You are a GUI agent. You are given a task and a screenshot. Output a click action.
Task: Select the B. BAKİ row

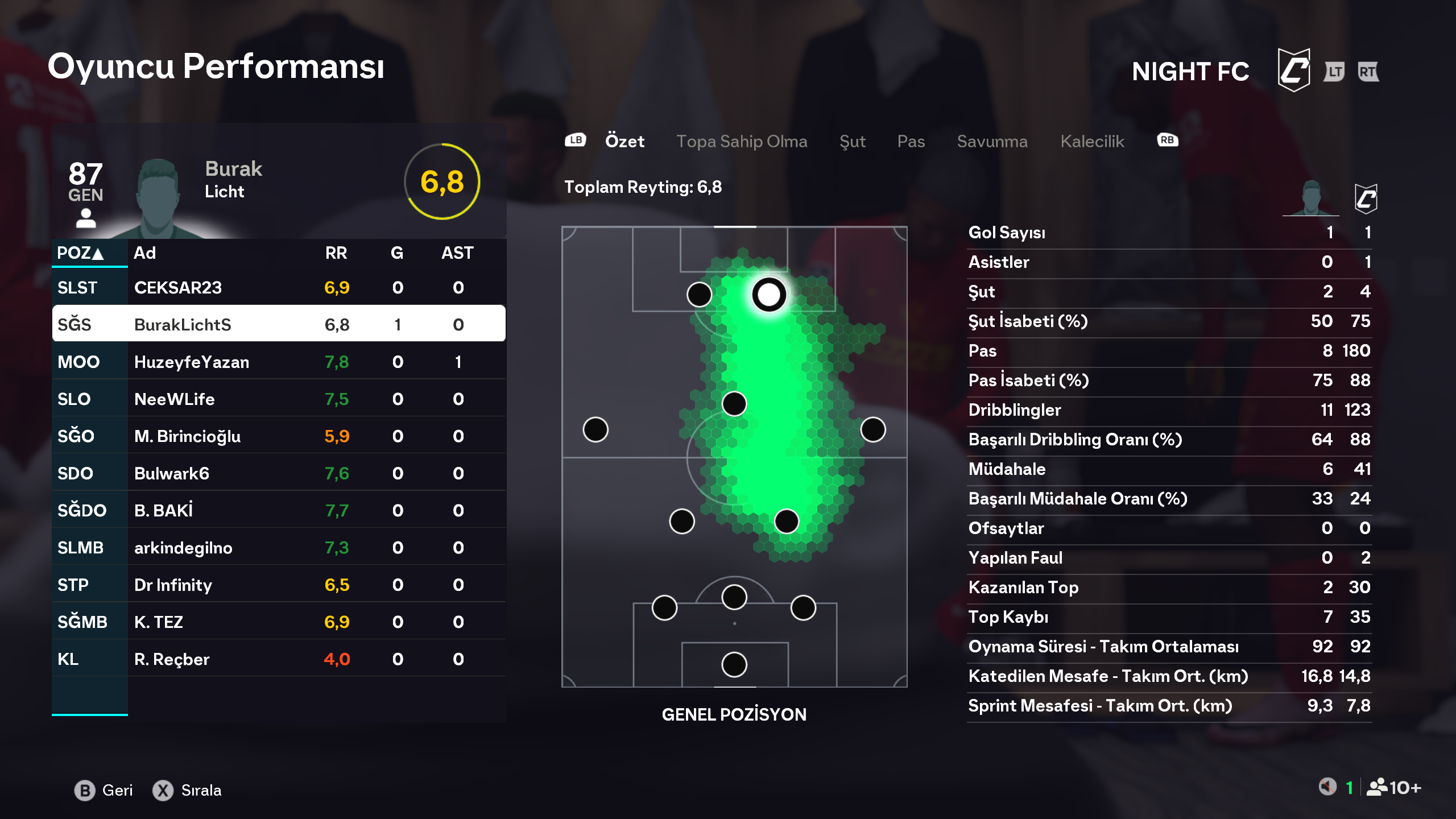point(279,510)
